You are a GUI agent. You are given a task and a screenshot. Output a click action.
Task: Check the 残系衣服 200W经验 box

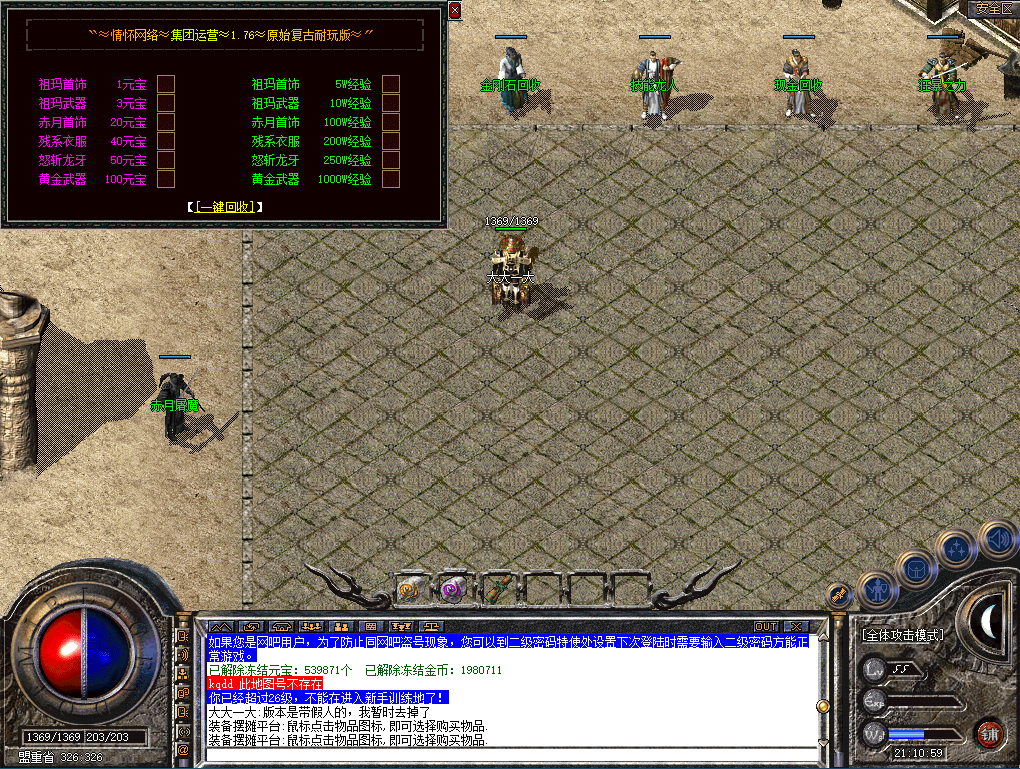[x=391, y=141]
